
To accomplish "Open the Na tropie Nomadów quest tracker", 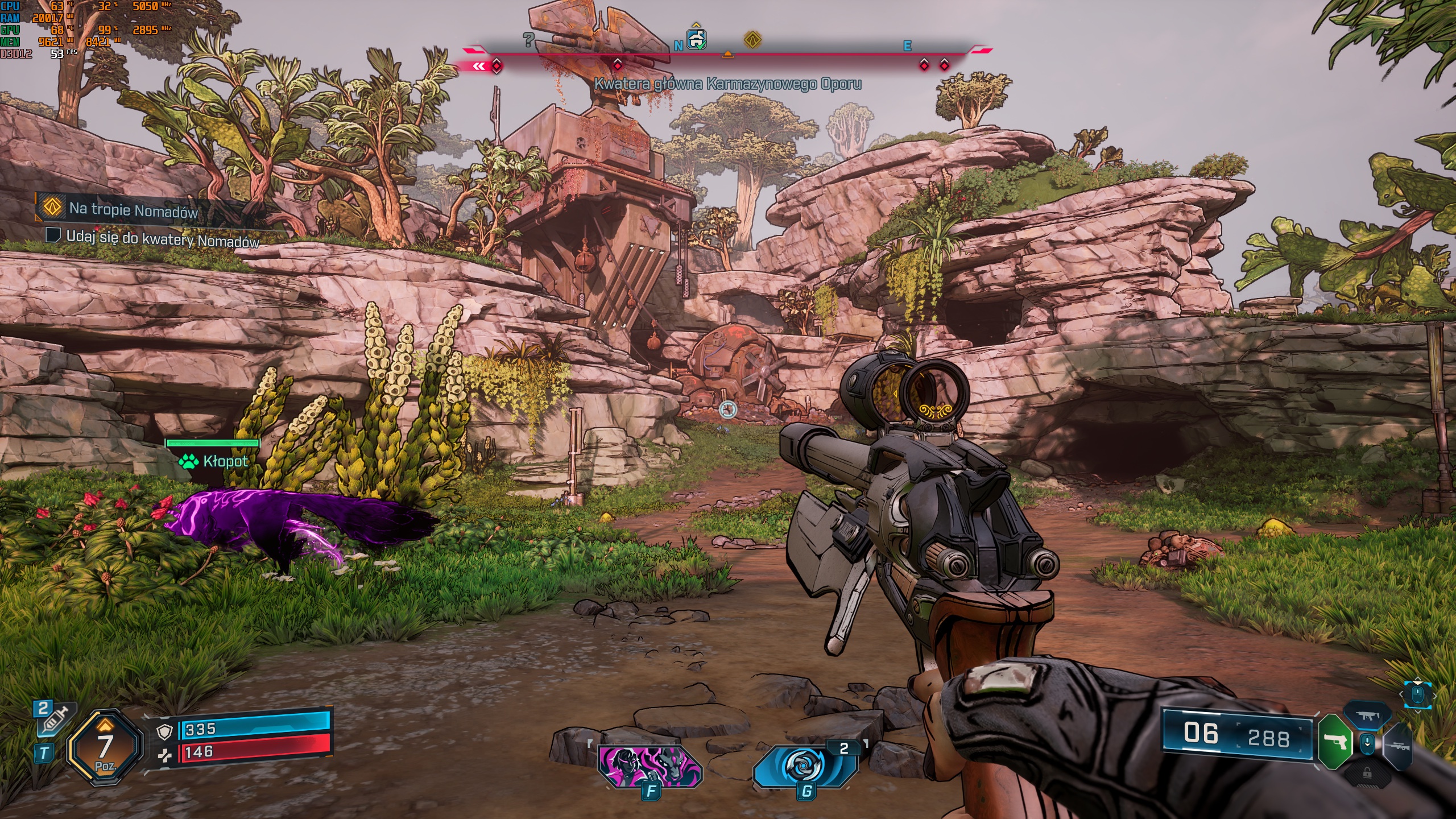I will click(133, 210).
